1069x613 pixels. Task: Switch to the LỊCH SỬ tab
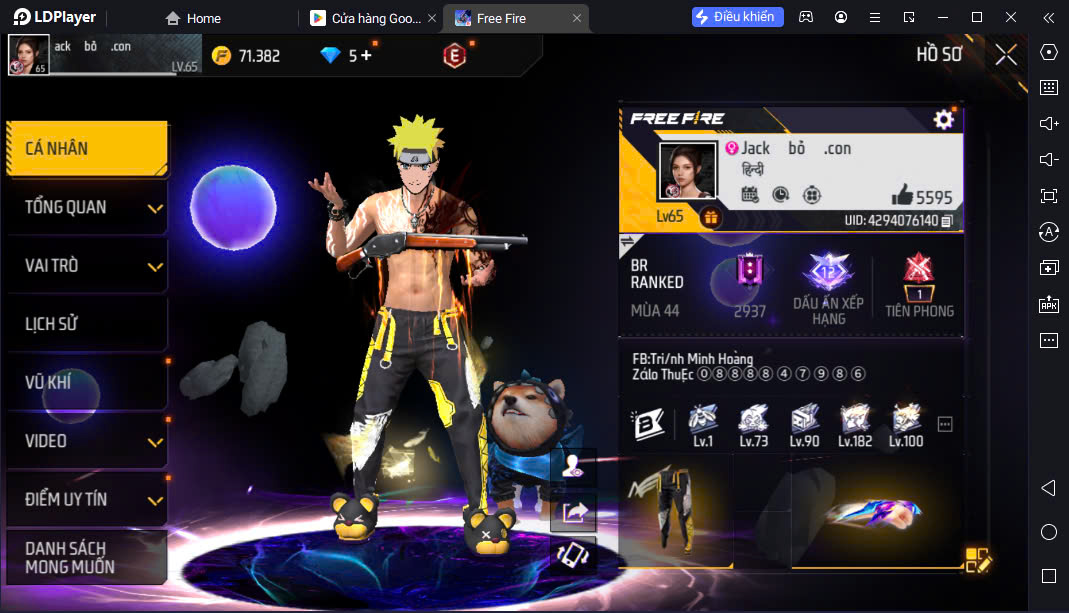[x=86, y=324]
